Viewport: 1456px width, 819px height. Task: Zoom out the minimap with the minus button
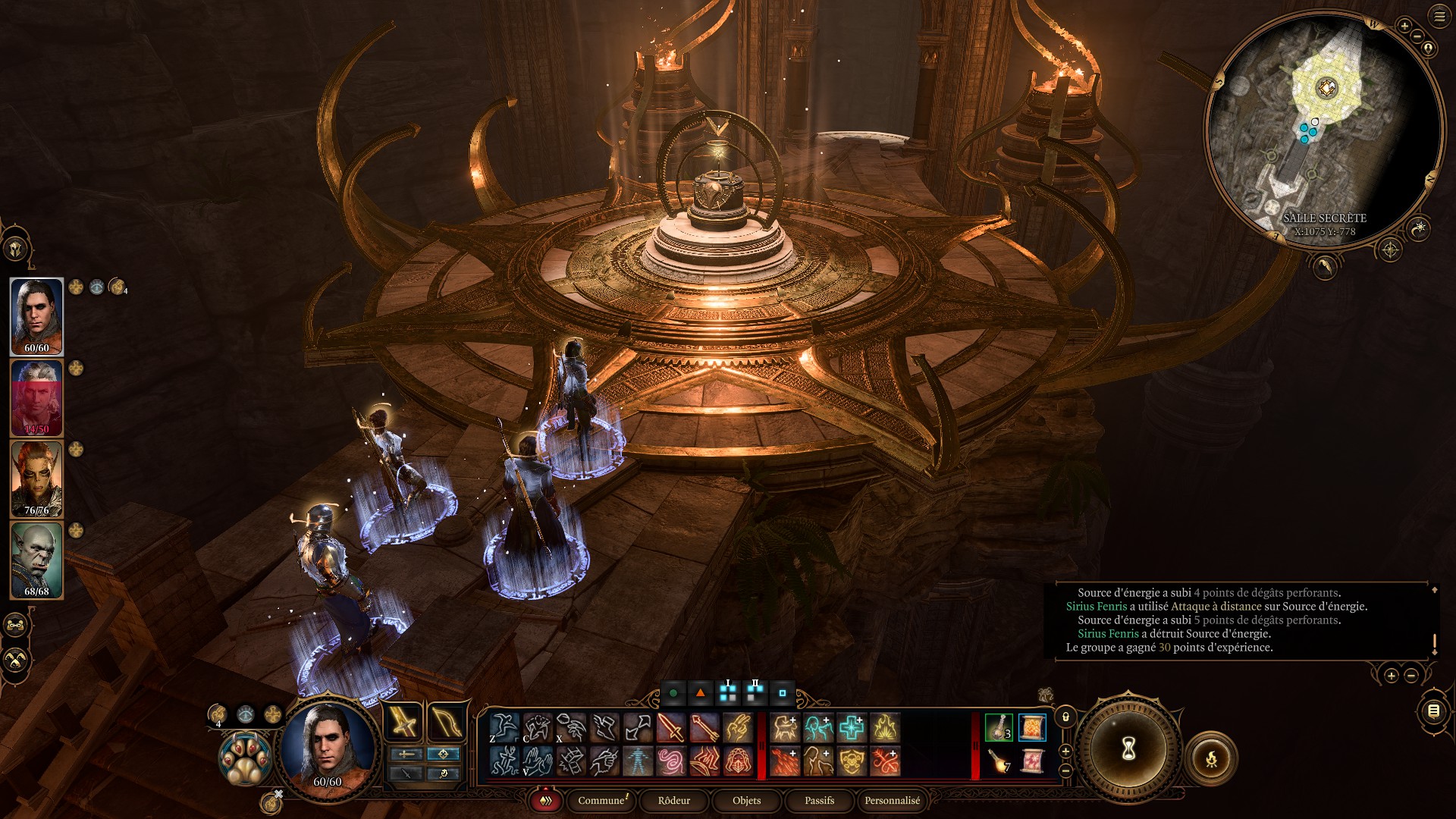coord(1417,36)
